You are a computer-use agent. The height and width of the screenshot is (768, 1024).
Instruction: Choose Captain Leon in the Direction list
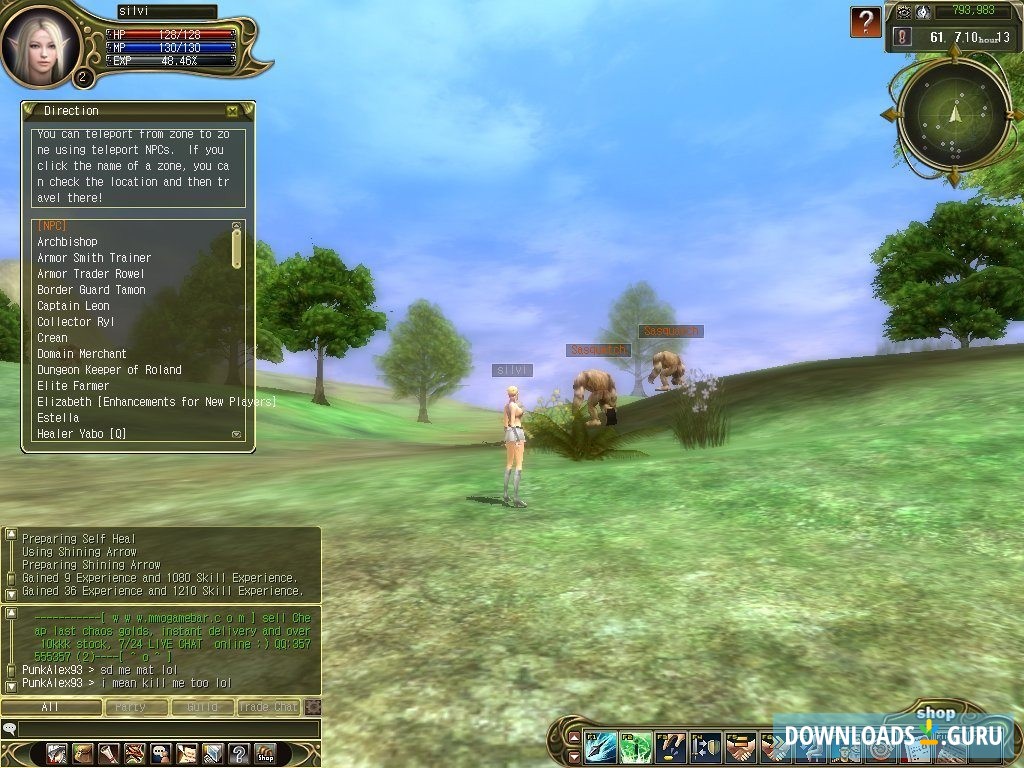73,306
